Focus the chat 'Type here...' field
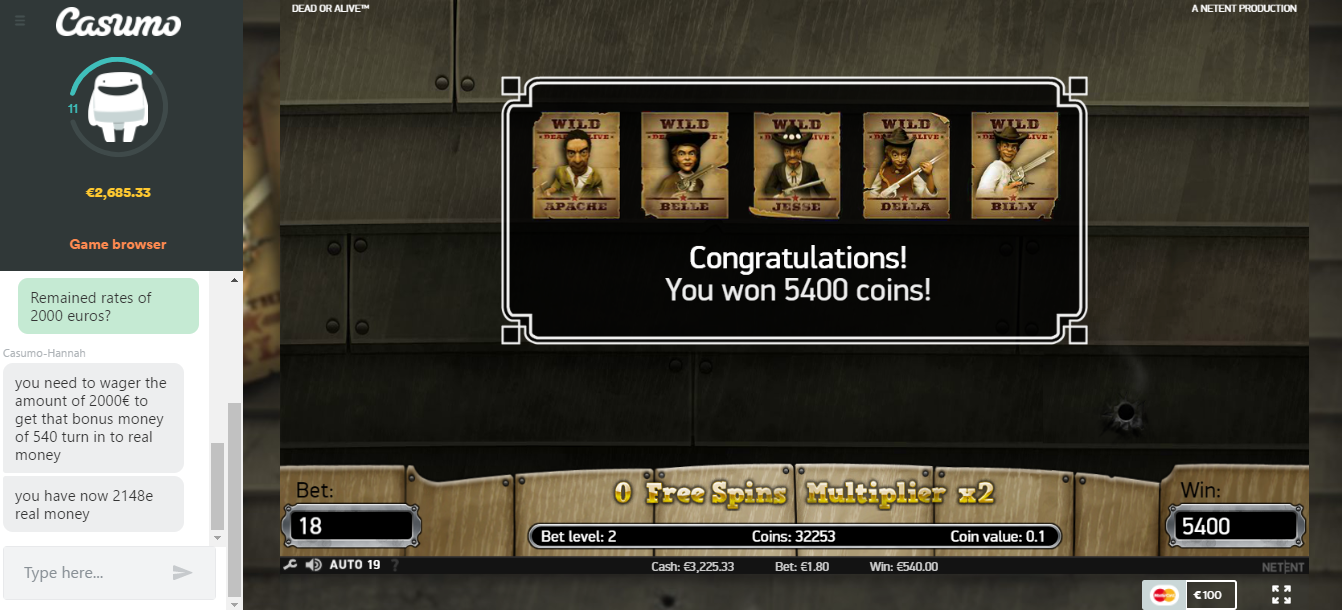1342x610 pixels. (x=90, y=573)
